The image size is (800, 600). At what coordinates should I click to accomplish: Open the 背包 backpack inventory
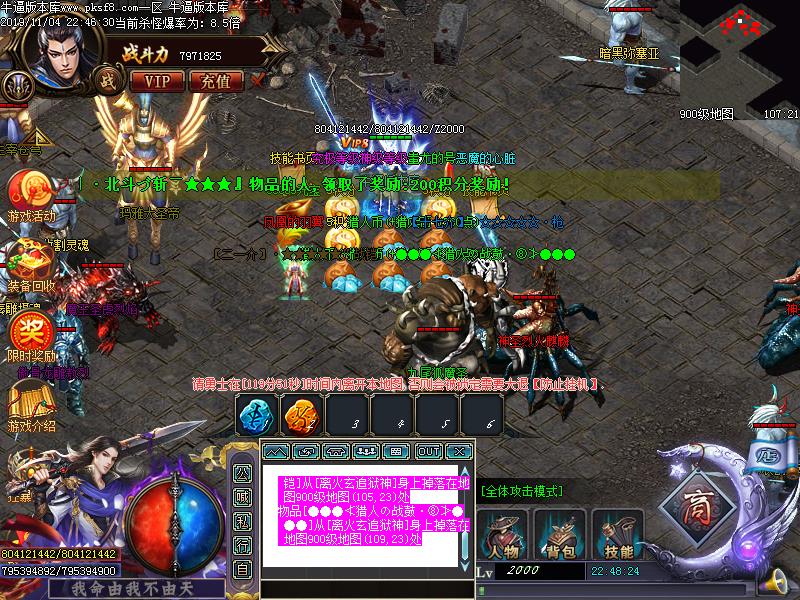coord(559,531)
